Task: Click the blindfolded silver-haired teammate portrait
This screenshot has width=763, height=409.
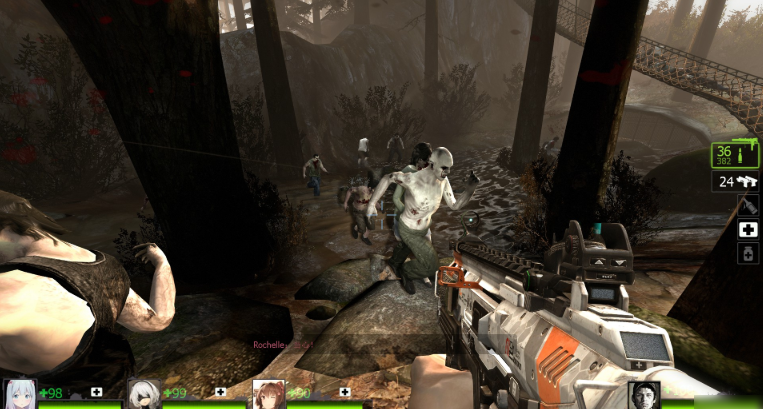Action: pos(144,394)
